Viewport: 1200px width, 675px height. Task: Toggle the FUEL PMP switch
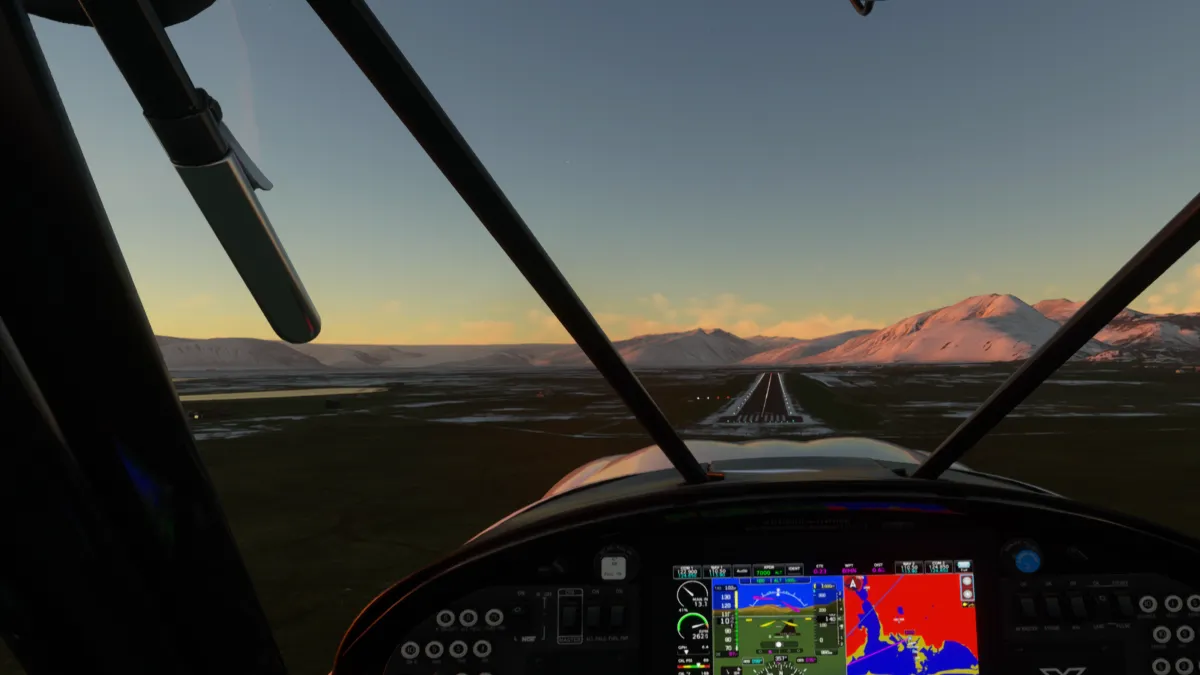(x=617, y=617)
